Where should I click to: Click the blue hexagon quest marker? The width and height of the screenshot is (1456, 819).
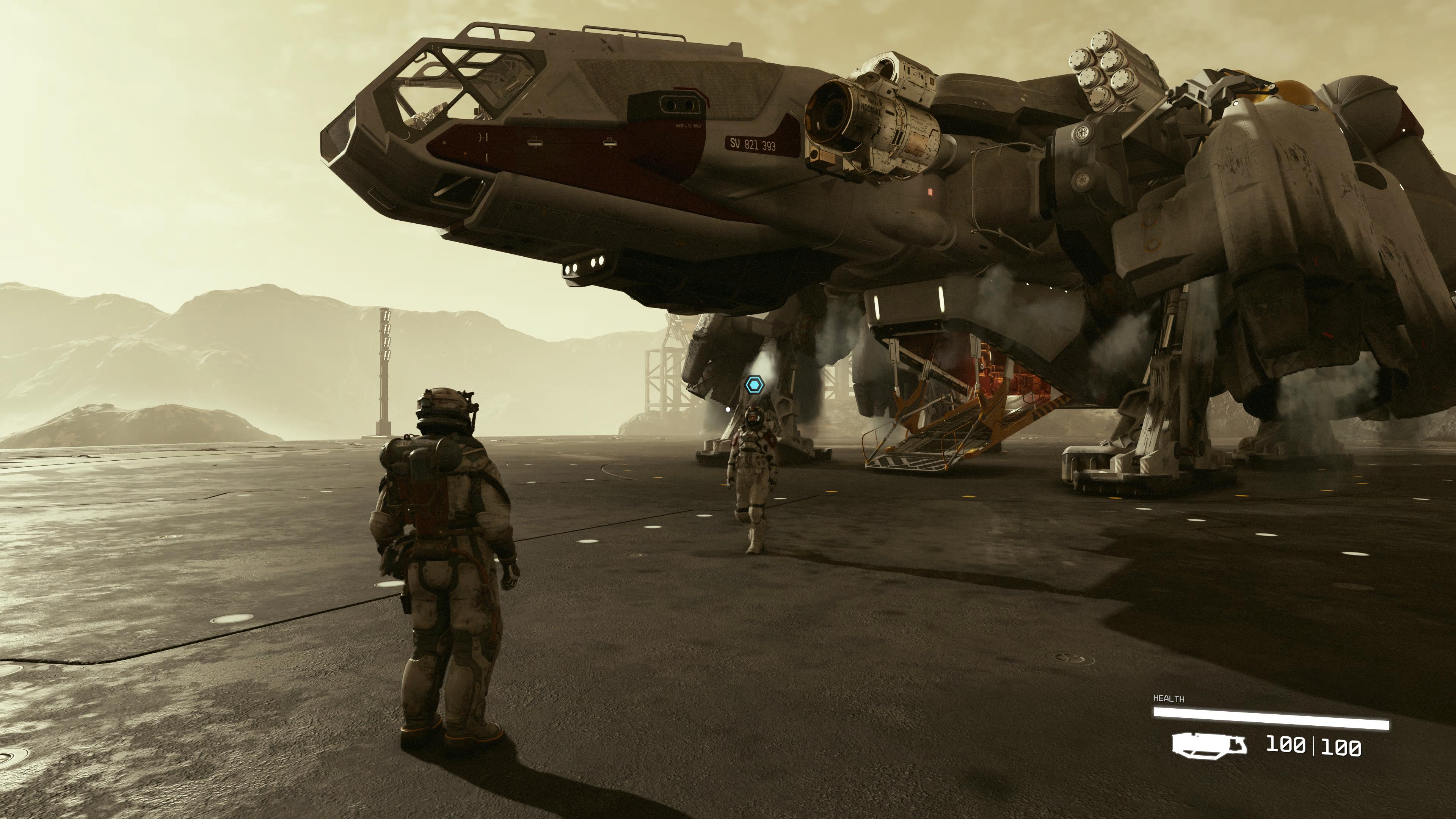tap(754, 385)
